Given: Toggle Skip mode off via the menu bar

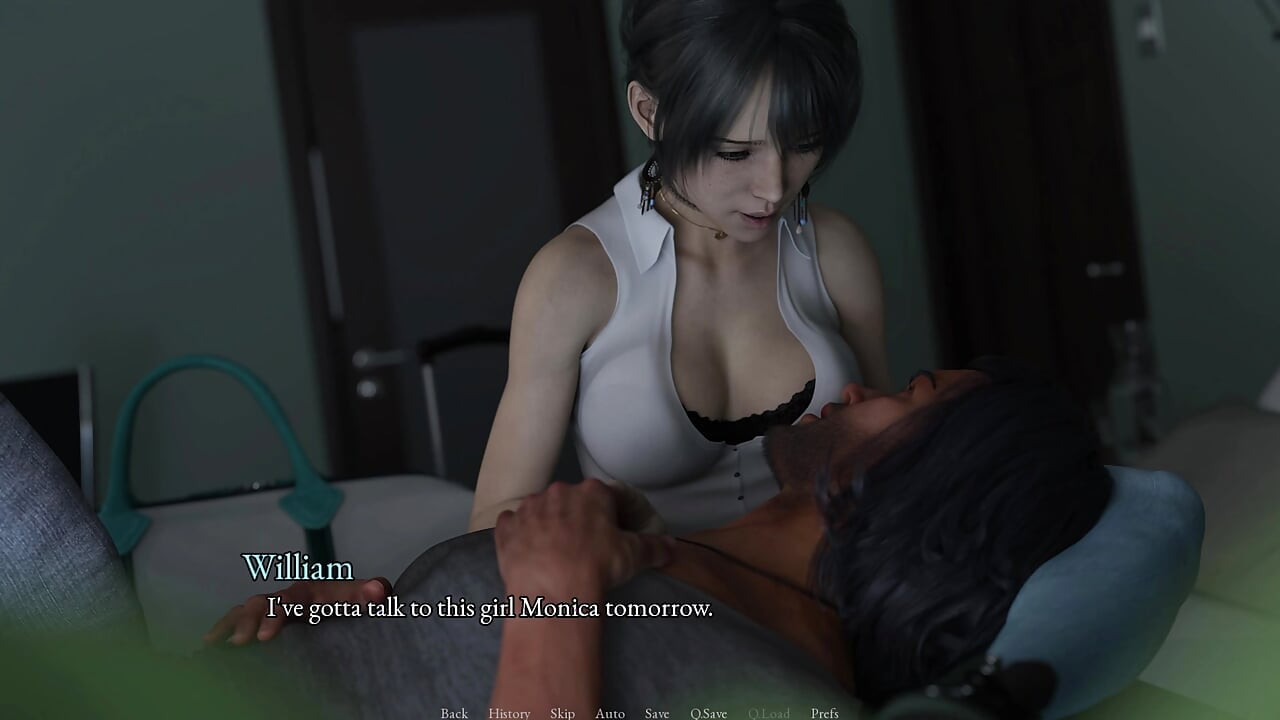Looking at the screenshot, I should 562,713.
